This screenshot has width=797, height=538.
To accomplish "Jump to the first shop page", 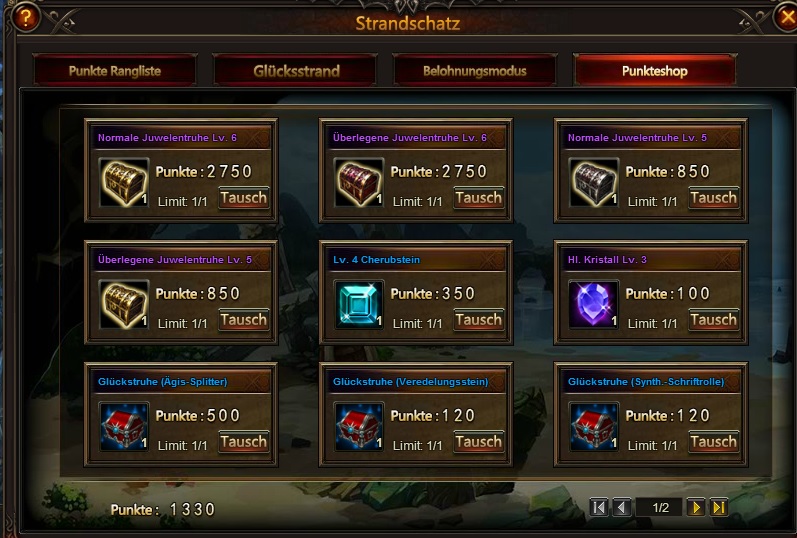I will [599, 508].
